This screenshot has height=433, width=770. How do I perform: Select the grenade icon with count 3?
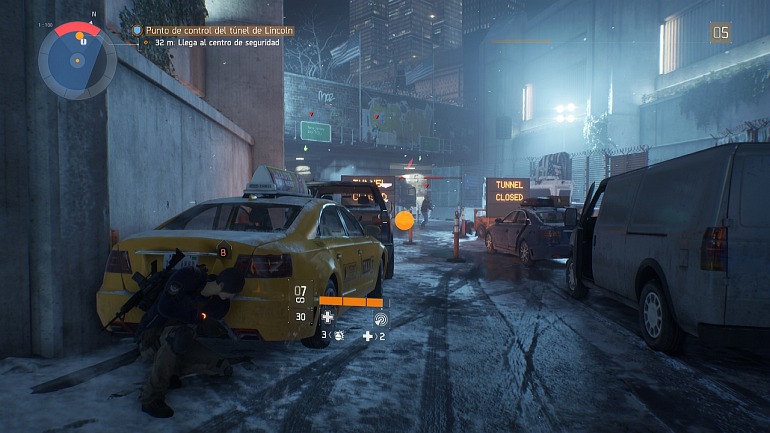pos(340,336)
